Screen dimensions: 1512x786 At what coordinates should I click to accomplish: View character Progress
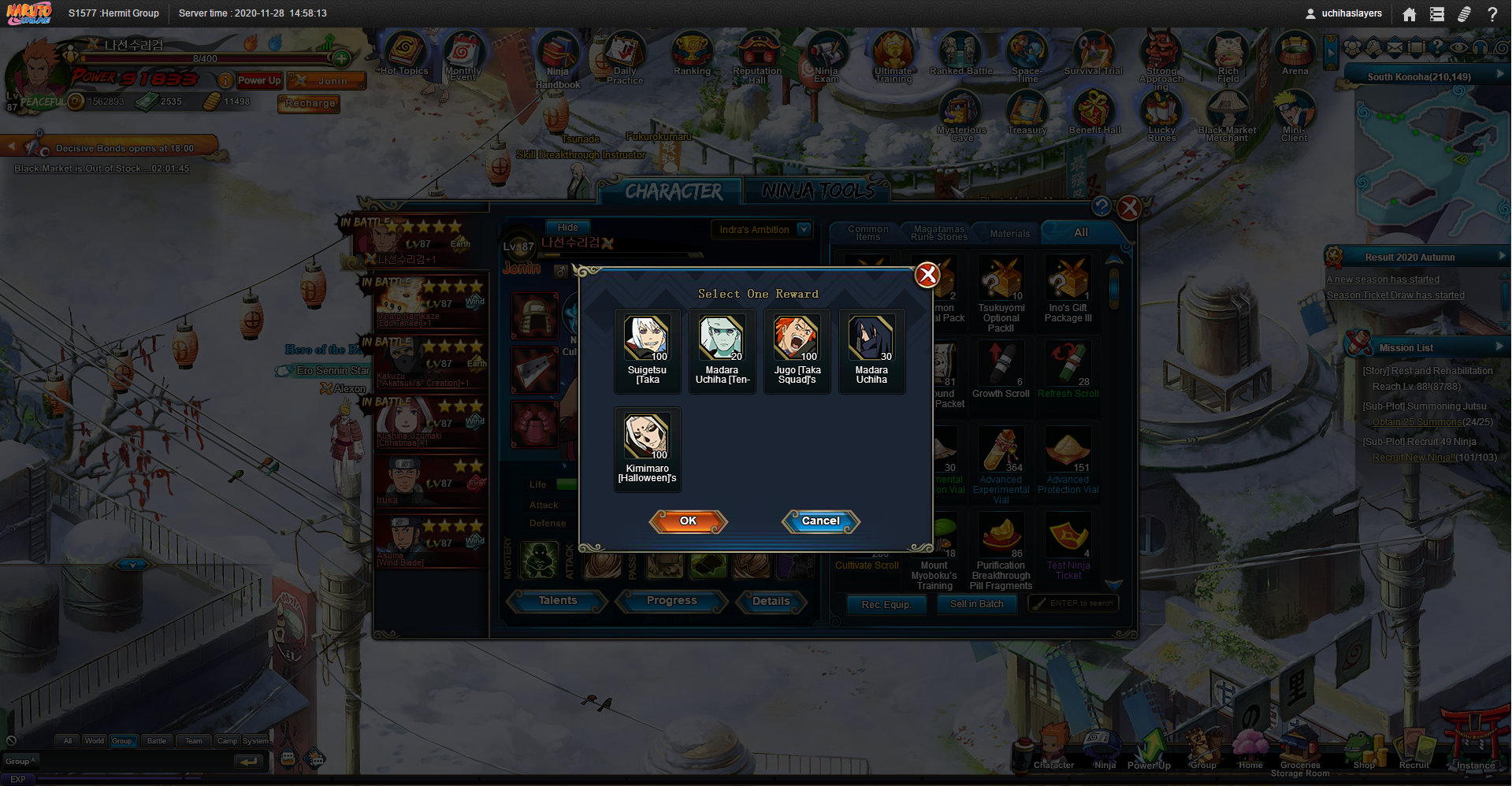(x=671, y=601)
